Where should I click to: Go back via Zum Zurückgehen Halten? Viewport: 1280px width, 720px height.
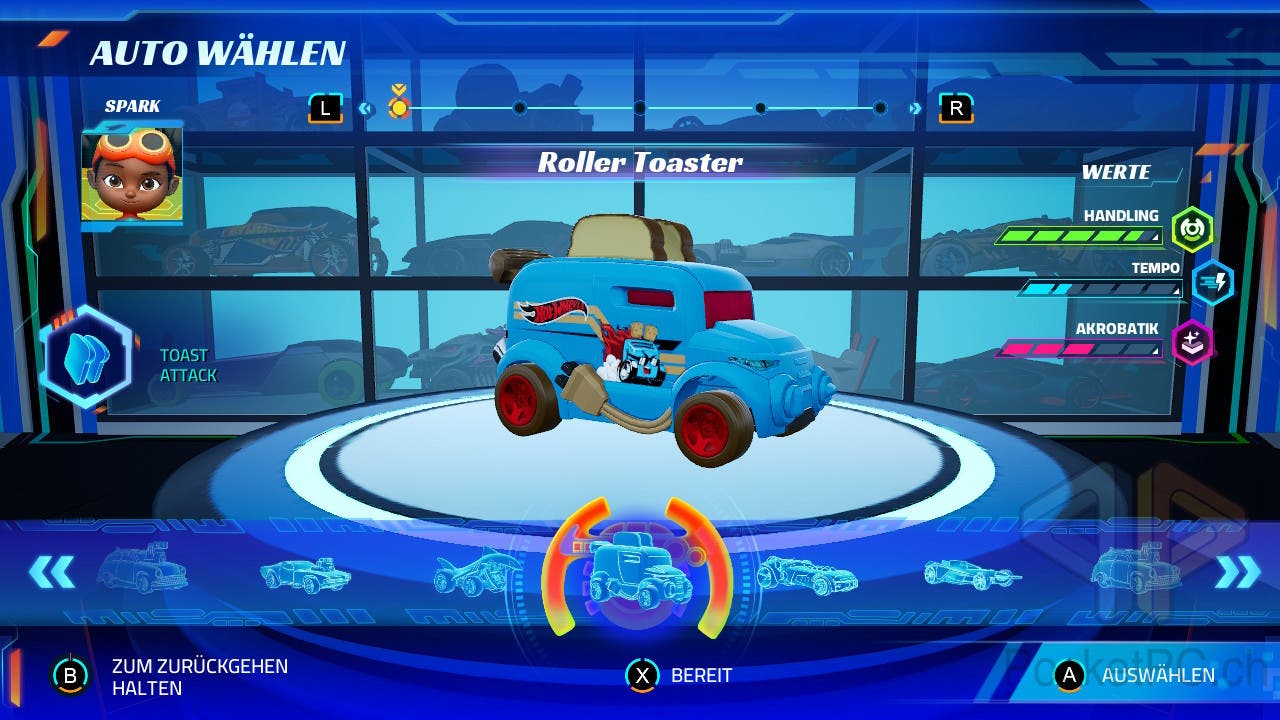(x=170, y=677)
